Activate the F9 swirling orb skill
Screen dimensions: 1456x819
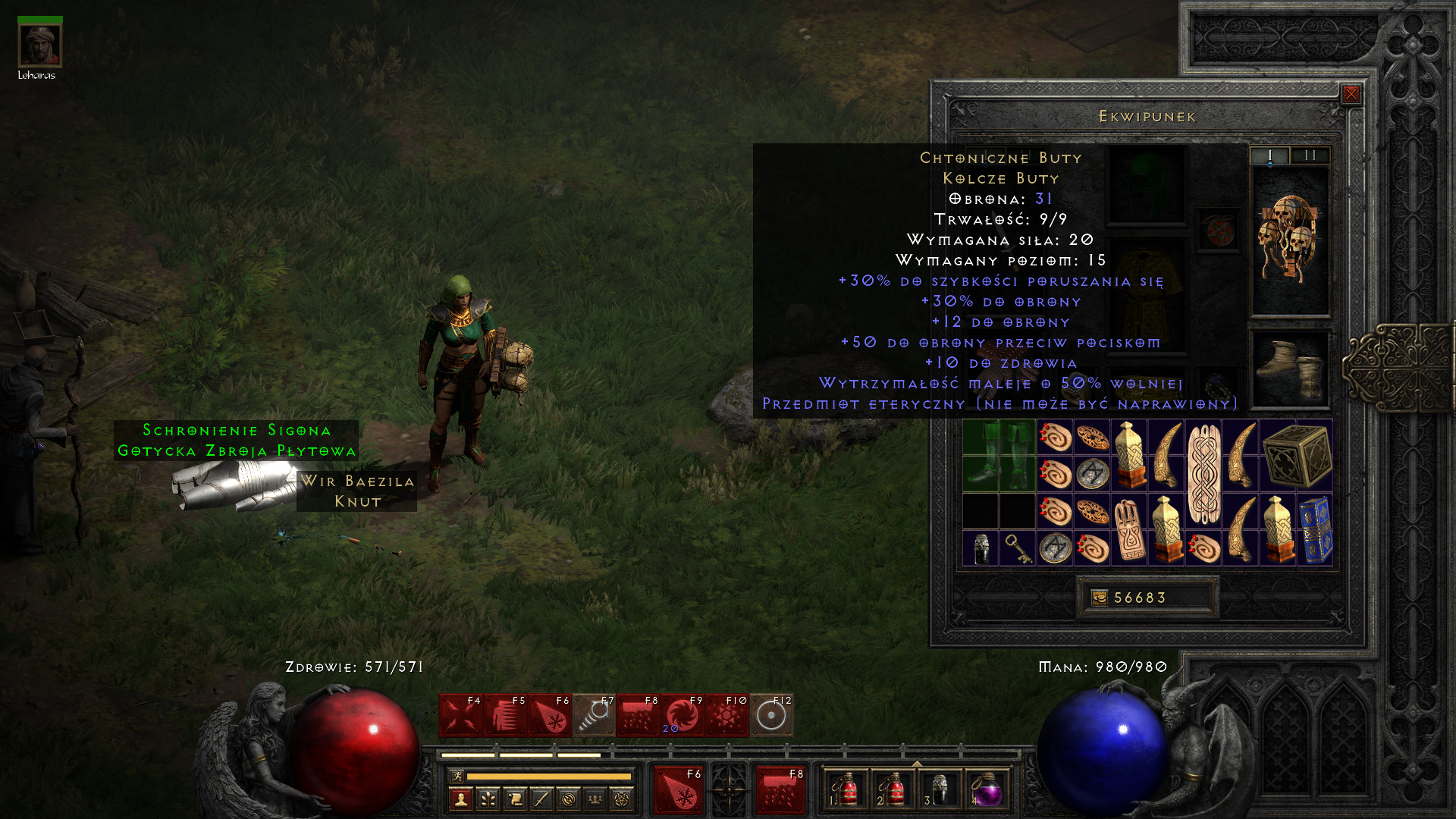pyautogui.click(x=682, y=715)
